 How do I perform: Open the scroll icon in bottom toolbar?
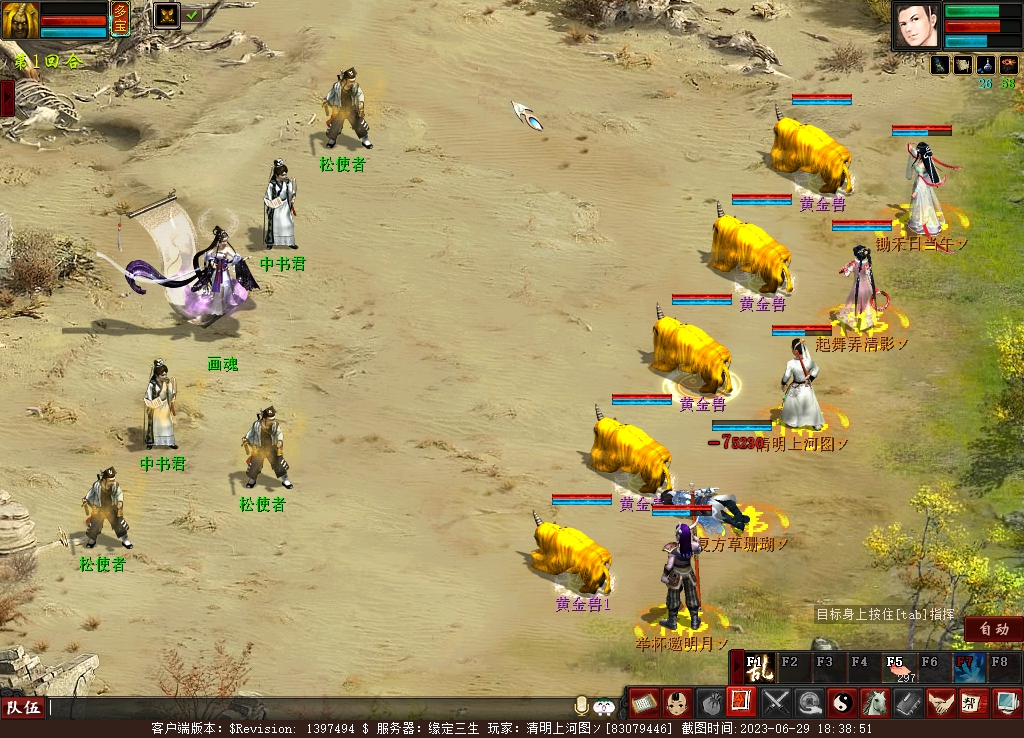point(643,702)
